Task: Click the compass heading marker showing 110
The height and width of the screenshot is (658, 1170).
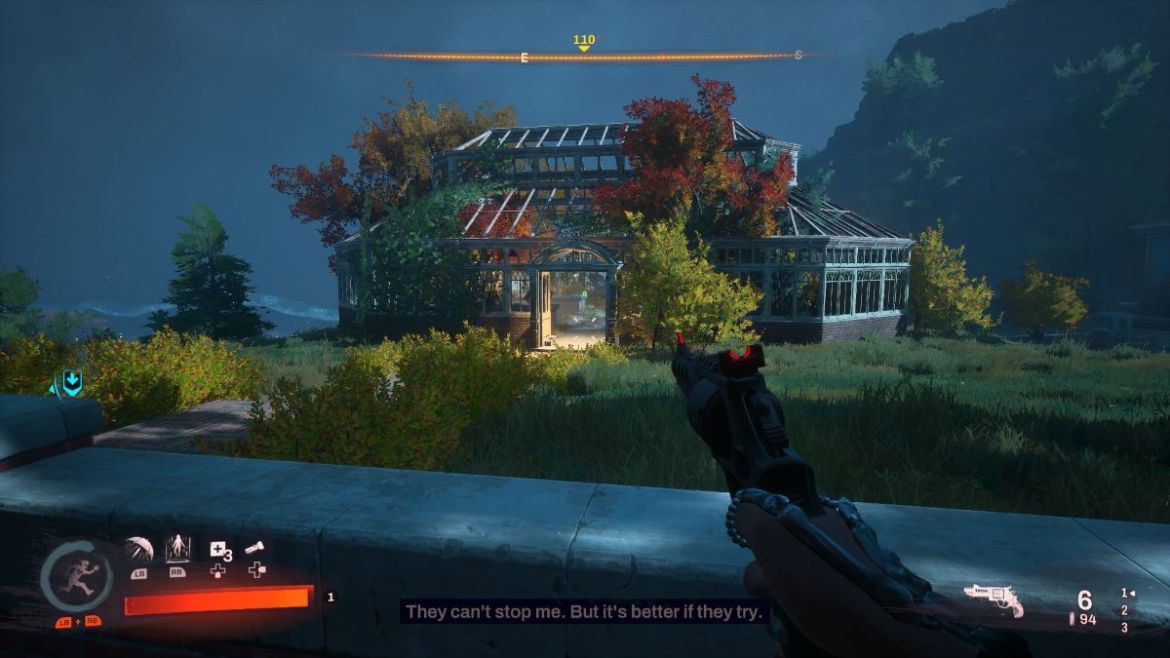Action: [x=584, y=42]
